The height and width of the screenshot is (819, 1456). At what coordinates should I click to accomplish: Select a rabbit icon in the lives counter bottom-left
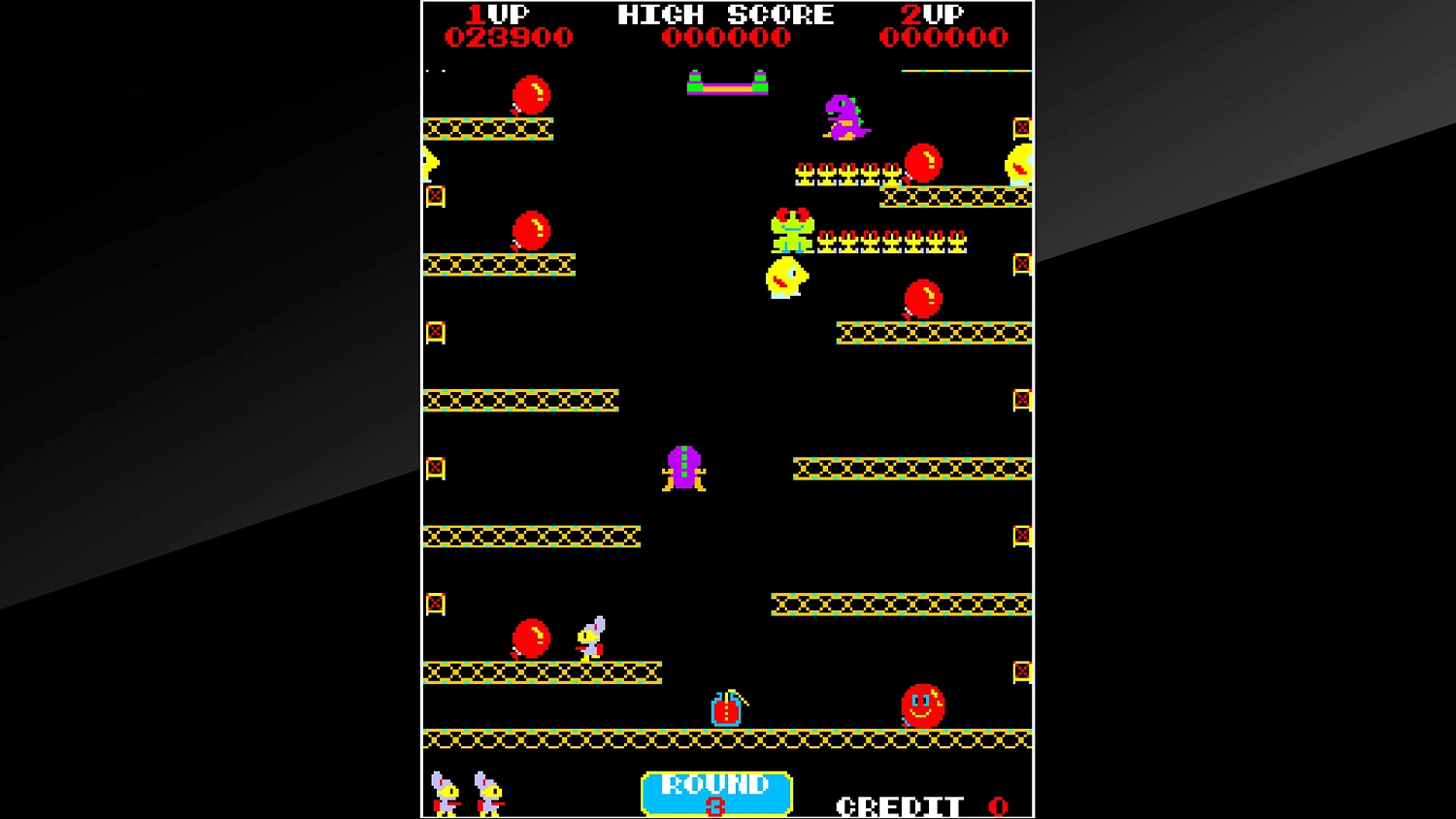click(443, 791)
